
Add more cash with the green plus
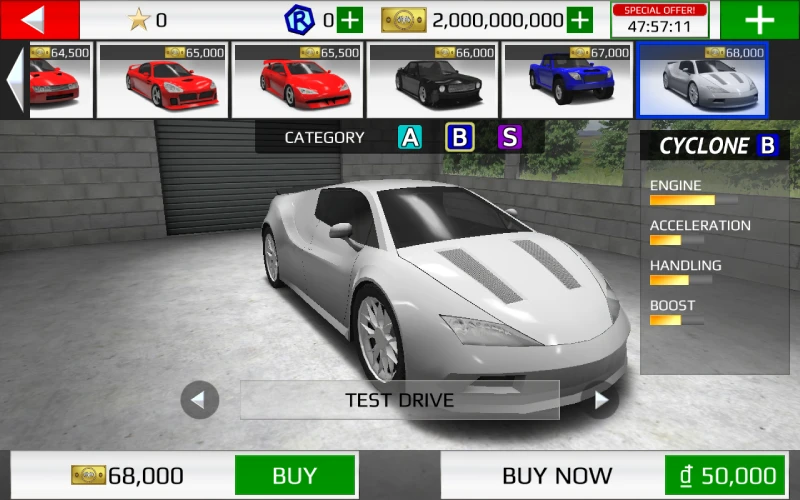point(580,20)
